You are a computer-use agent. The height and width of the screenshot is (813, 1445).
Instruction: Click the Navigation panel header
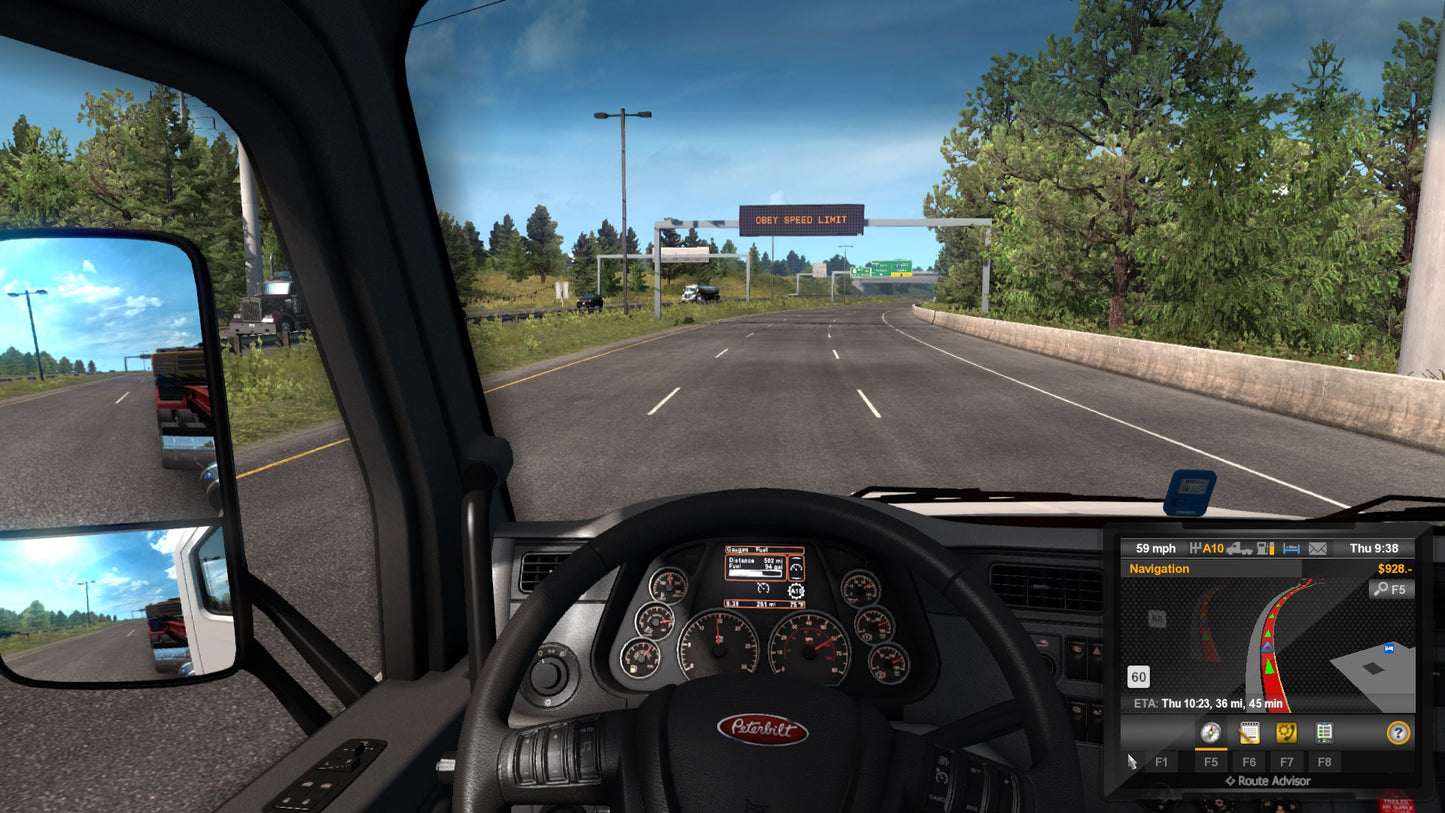[1160, 569]
